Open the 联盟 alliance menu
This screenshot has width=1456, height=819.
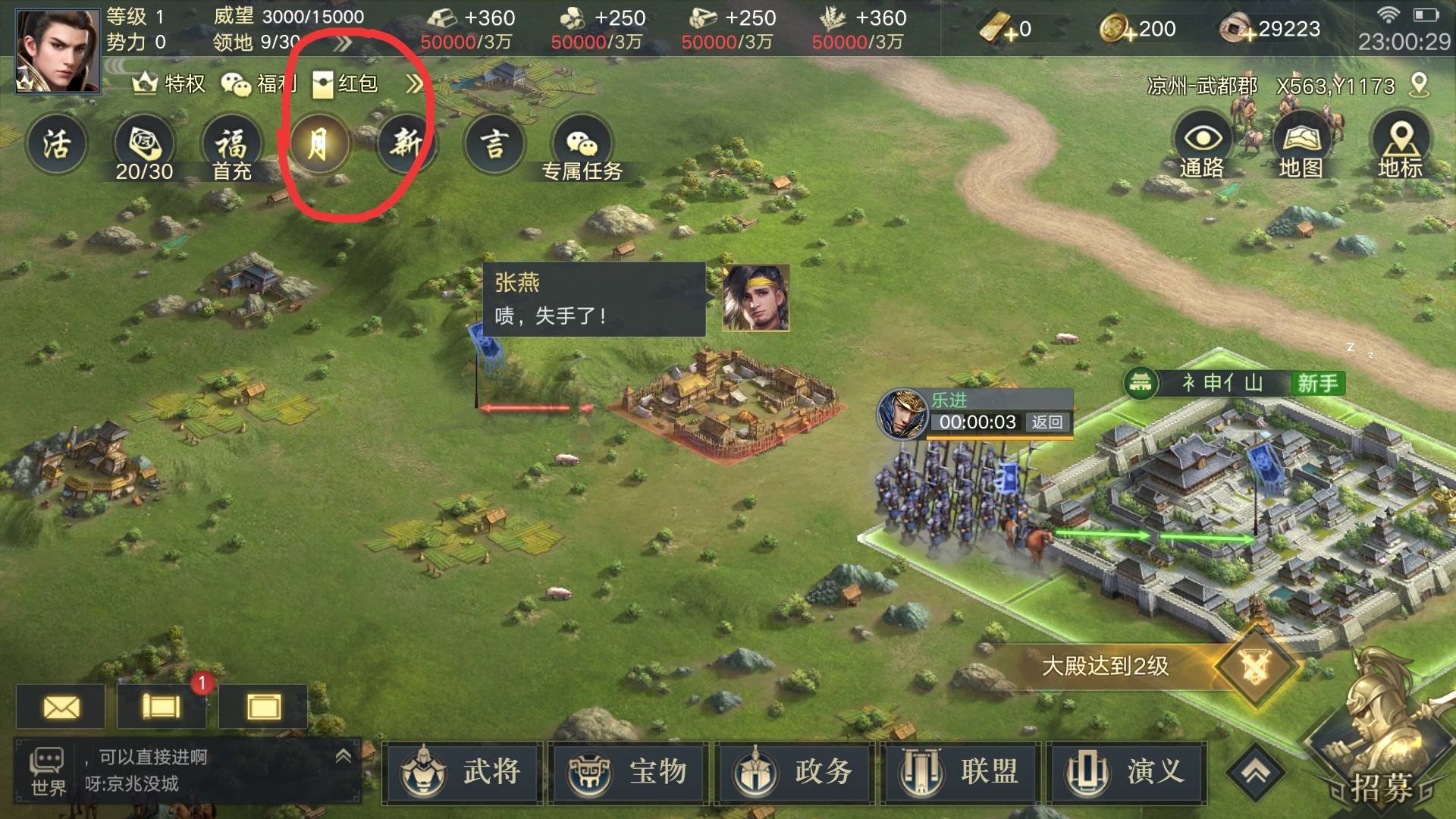[x=960, y=772]
